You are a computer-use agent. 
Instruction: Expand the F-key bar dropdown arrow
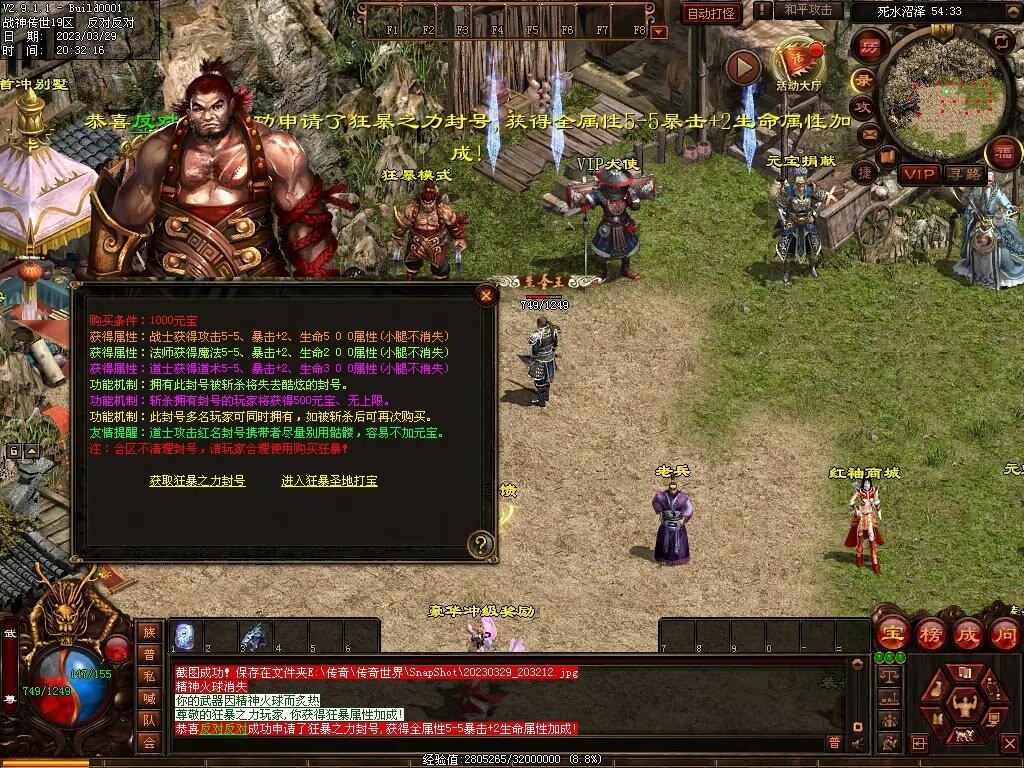pos(659,33)
